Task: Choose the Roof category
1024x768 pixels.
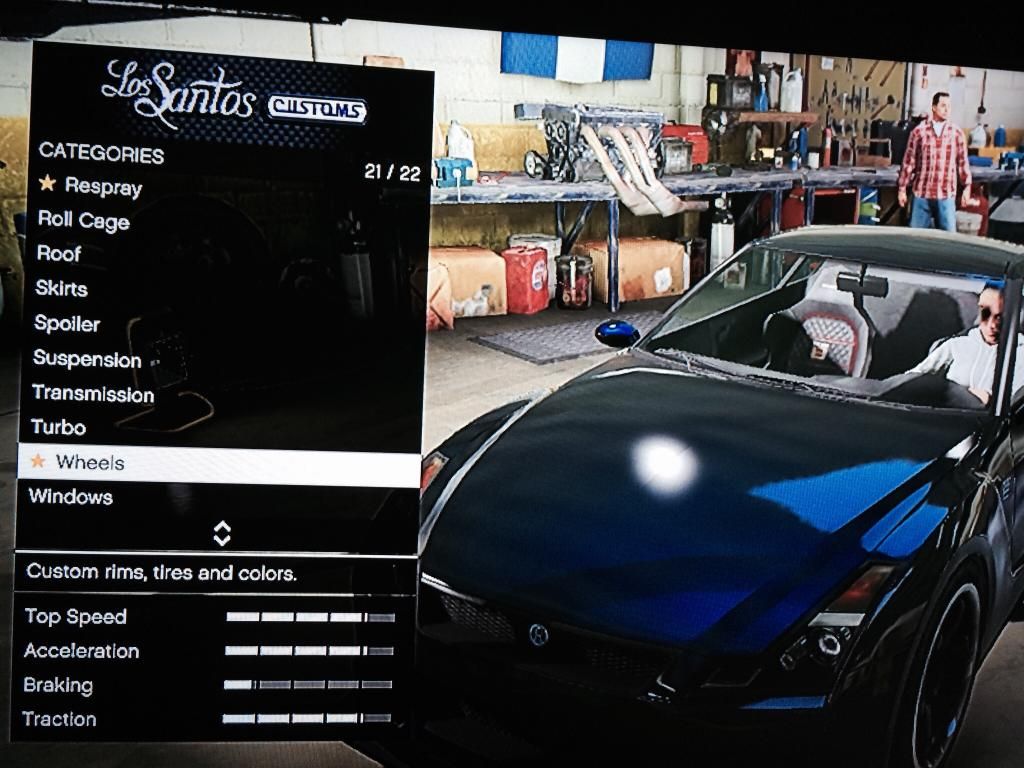Action: coord(59,254)
